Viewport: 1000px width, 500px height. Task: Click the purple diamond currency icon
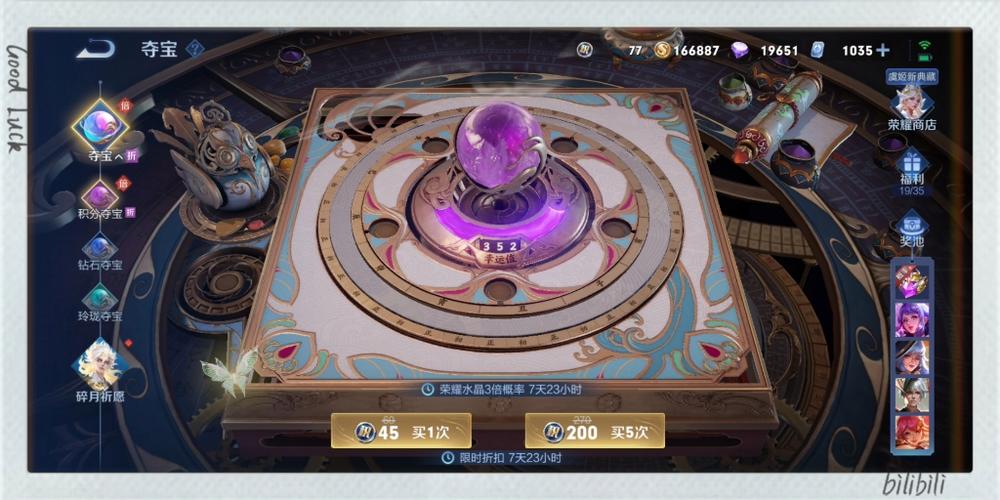[x=740, y=50]
